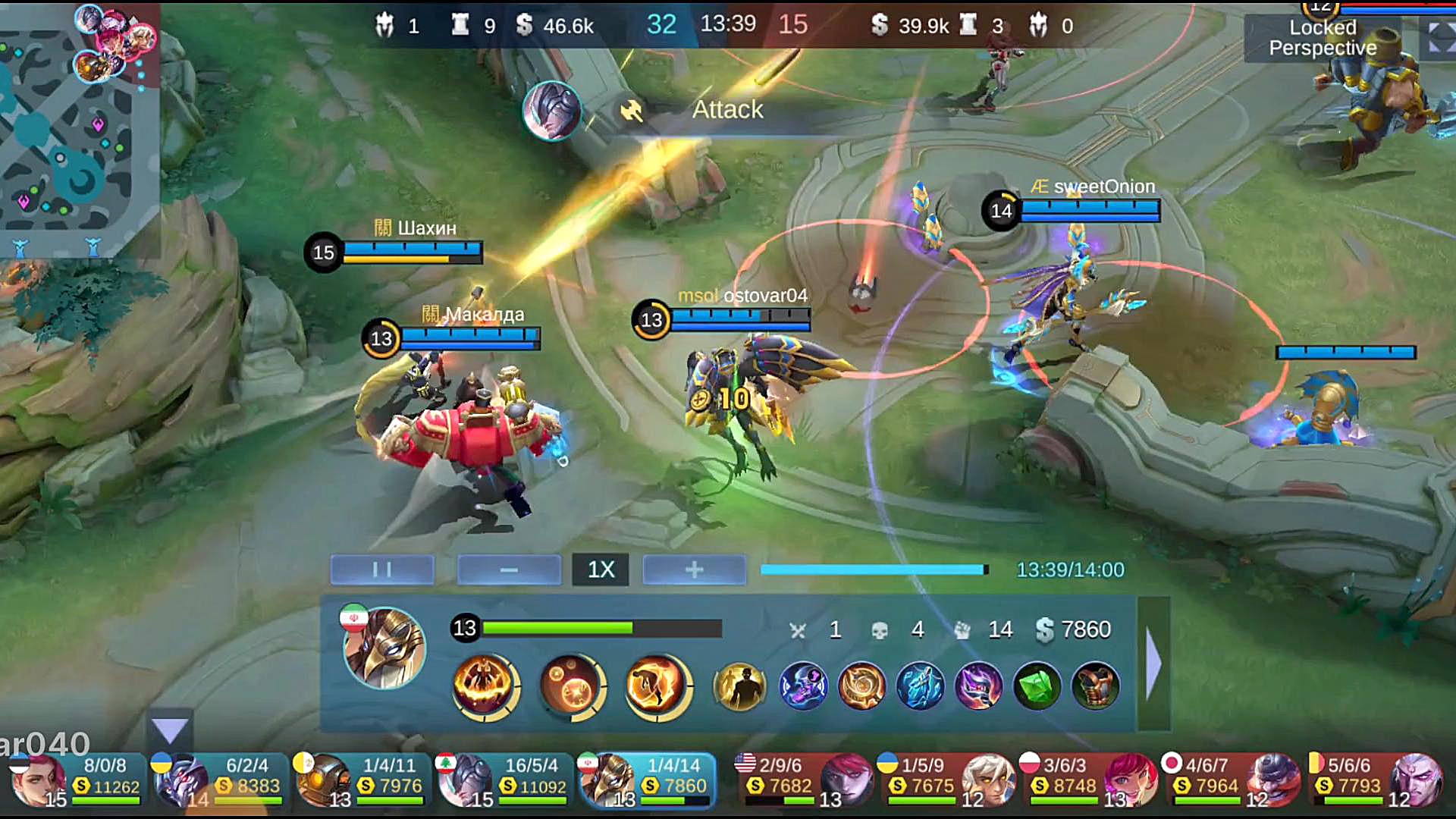Screen dimensions: 1456x819
Task: Inspect the fiery leaping figure ultimate icon
Action: pyautogui.click(x=657, y=686)
